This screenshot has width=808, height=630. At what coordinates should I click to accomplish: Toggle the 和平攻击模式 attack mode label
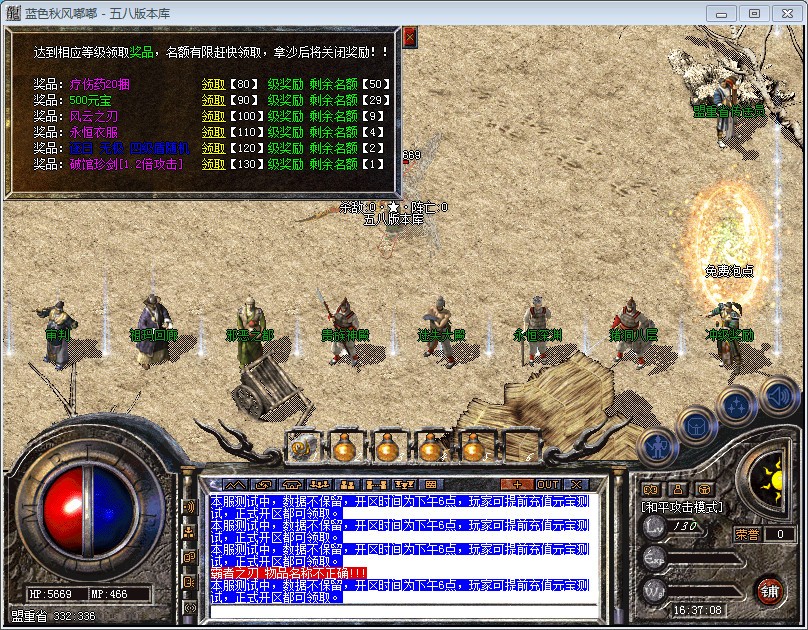[681, 508]
